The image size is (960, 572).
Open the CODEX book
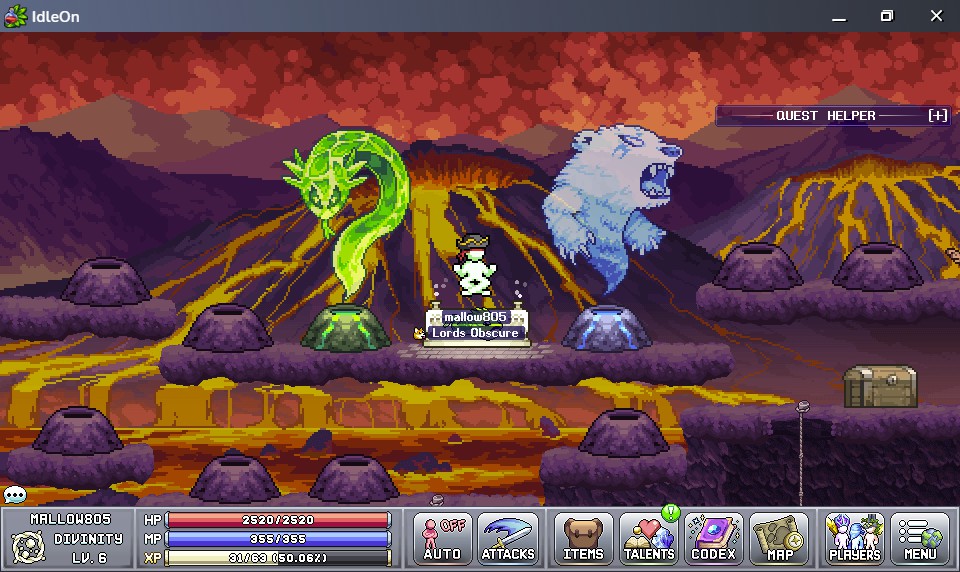click(713, 538)
